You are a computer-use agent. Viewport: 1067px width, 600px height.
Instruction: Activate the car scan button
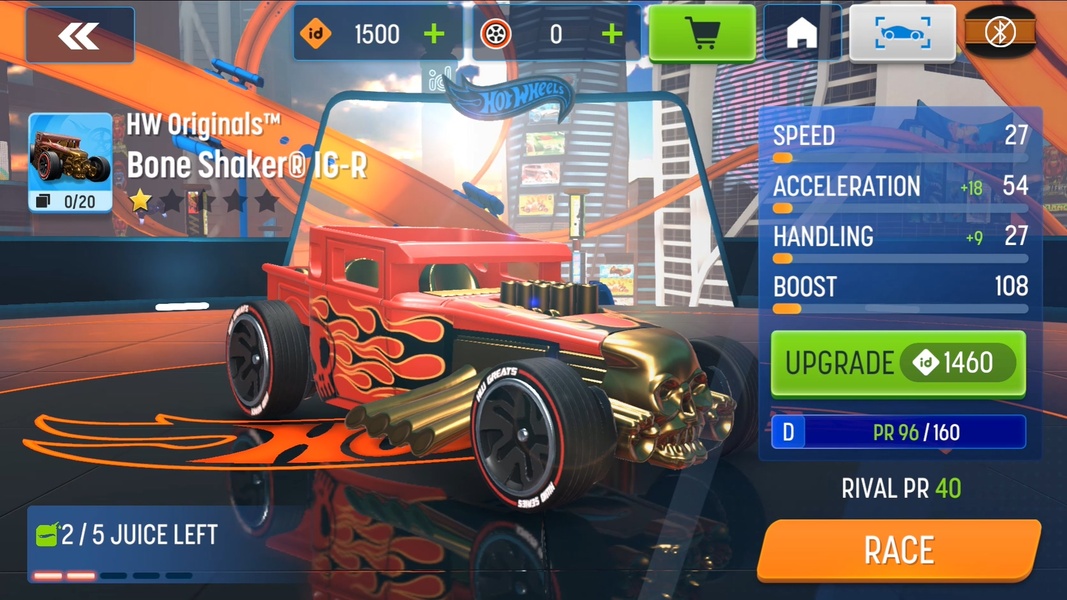coord(902,34)
